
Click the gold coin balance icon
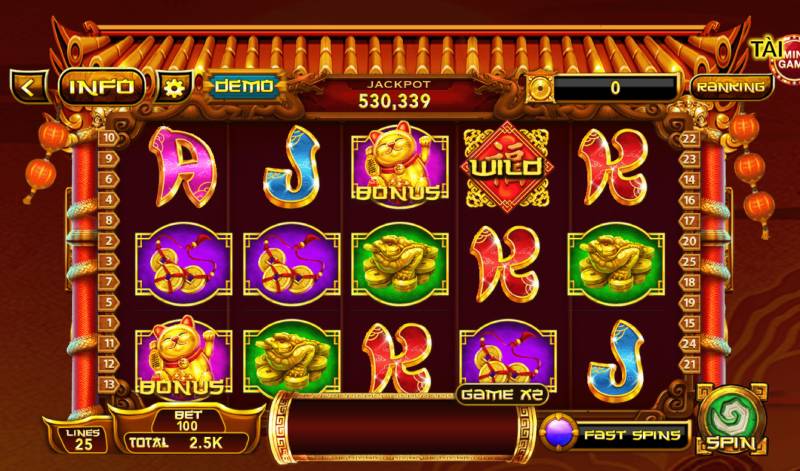coord(540,87)
